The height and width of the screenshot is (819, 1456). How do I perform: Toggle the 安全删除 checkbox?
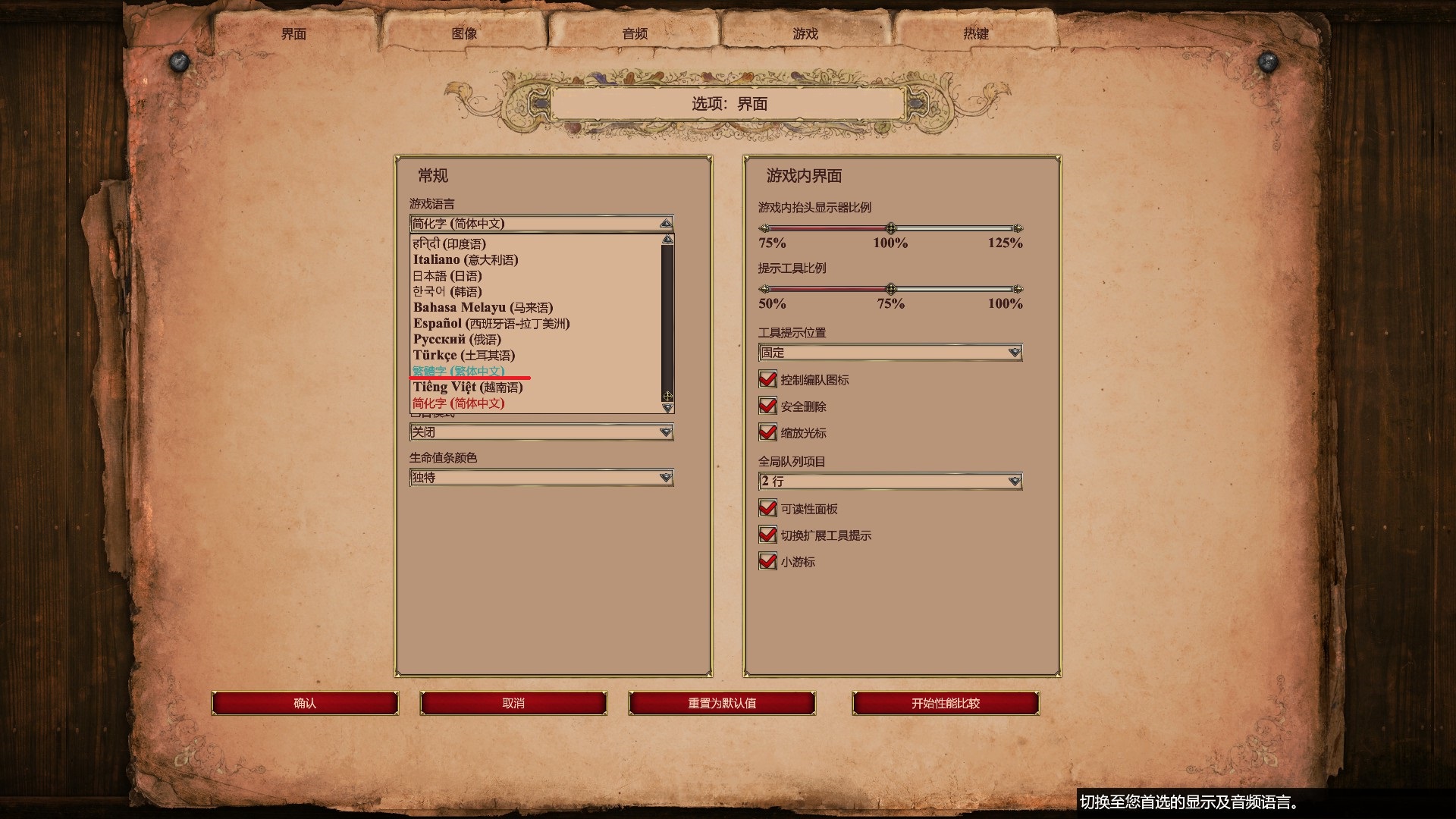coord(767,406)
